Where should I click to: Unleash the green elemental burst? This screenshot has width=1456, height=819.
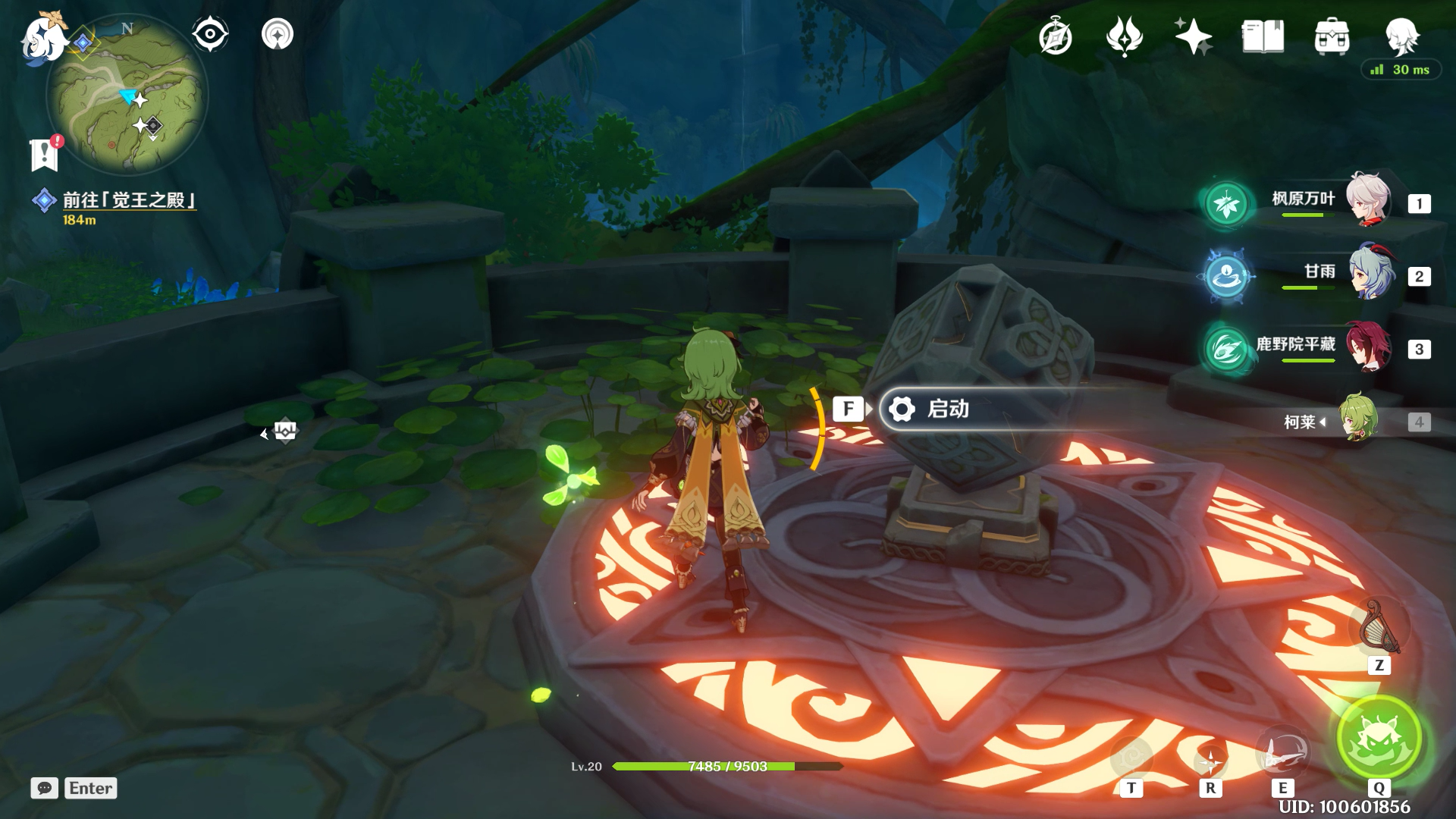tap(1379, 739)
